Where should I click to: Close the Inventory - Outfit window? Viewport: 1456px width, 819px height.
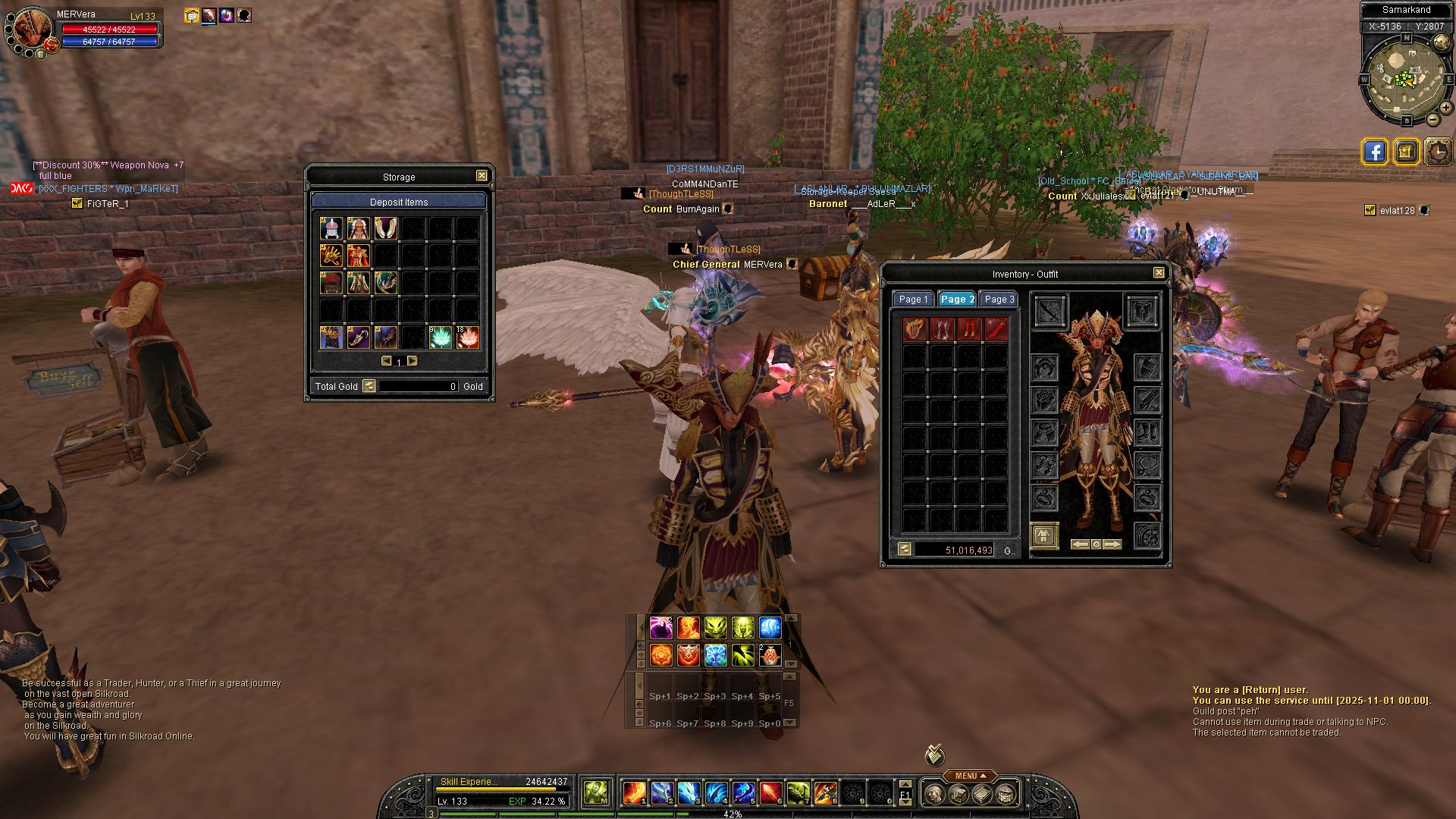[x=1159, y=273]
